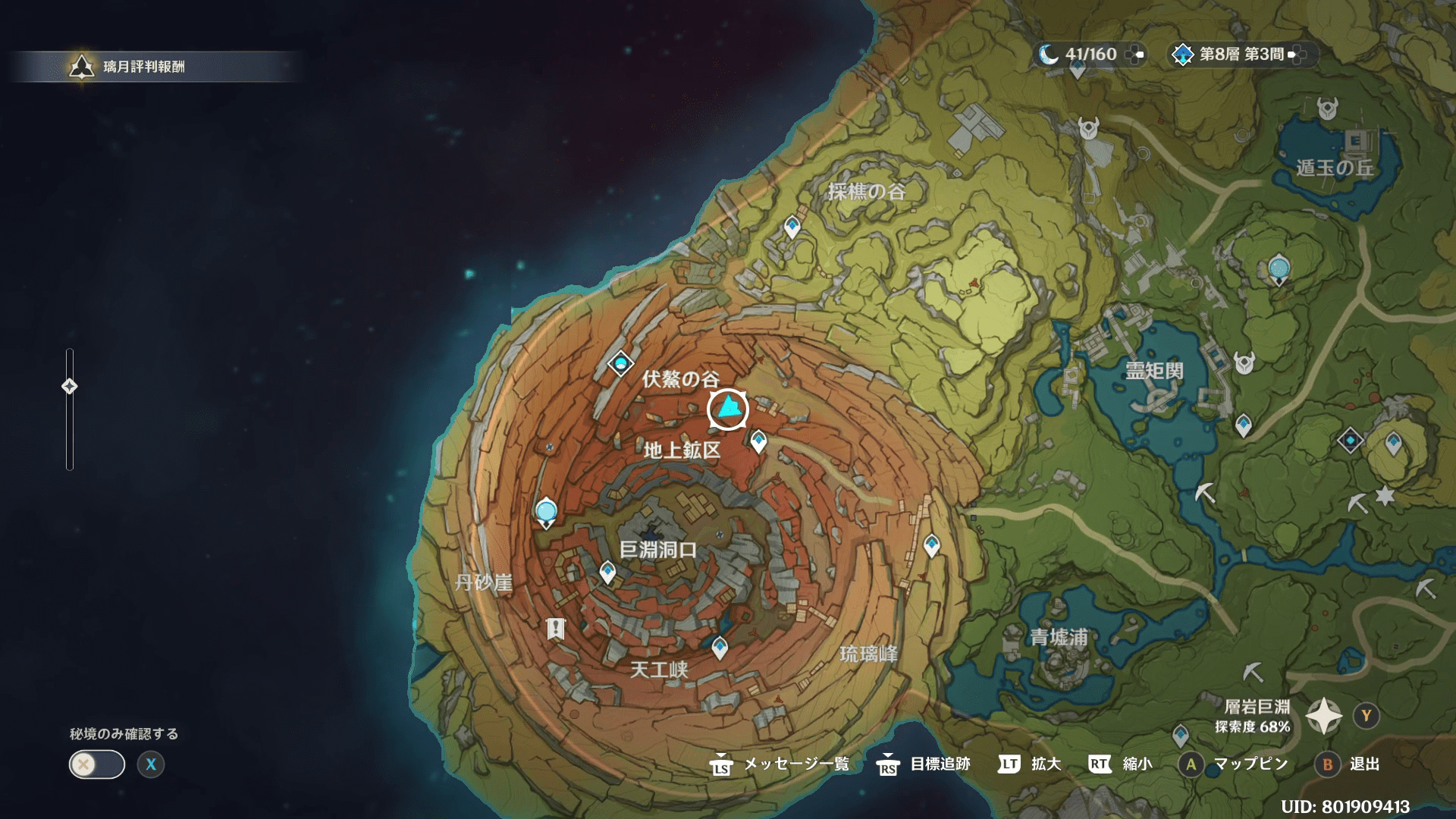Choose the Statue of the Seven above 丹砂崖
The width and height of the screenshot is (1456, 819).
[546, 513]
